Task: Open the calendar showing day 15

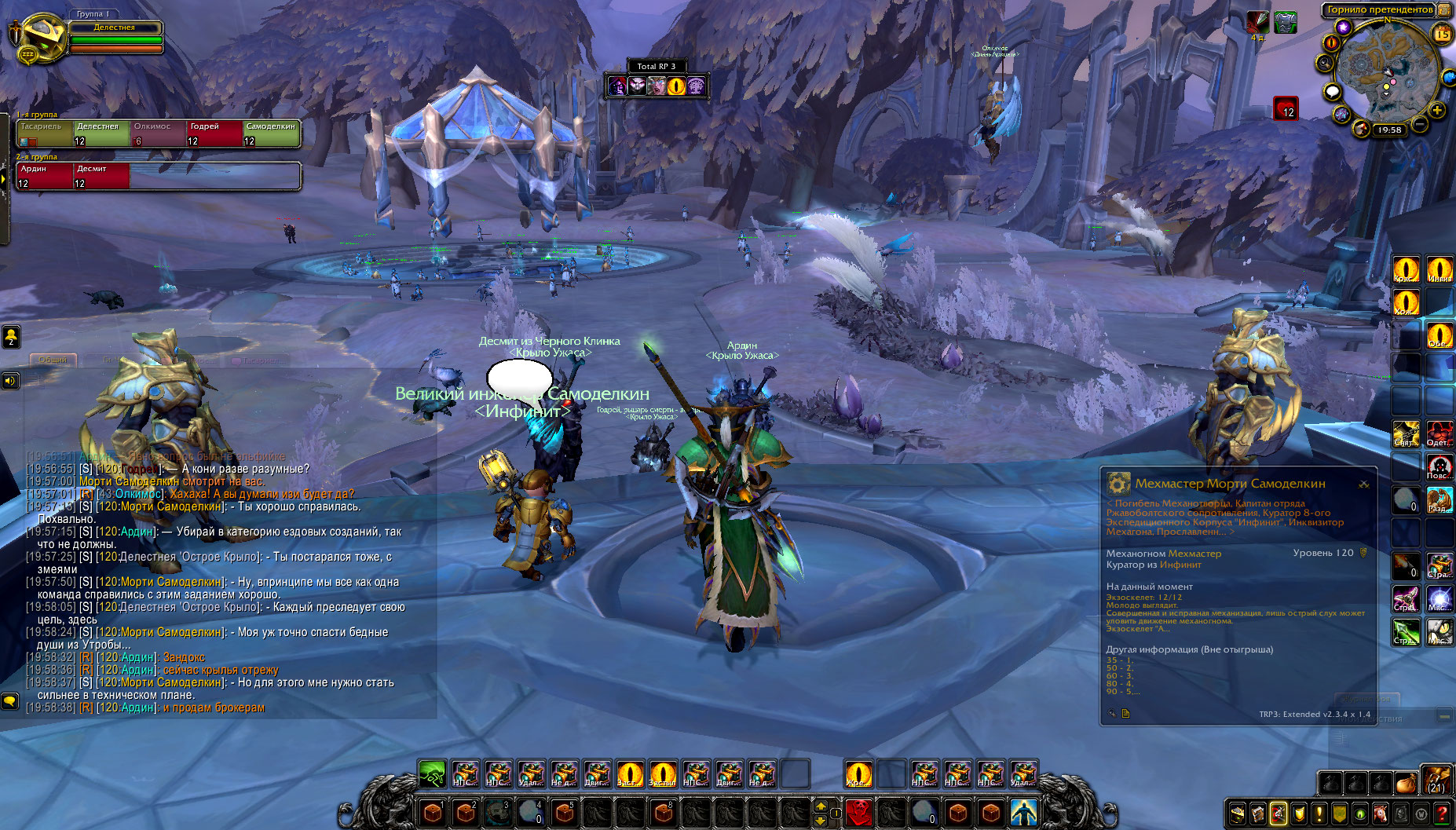Action: point(1442,34)
